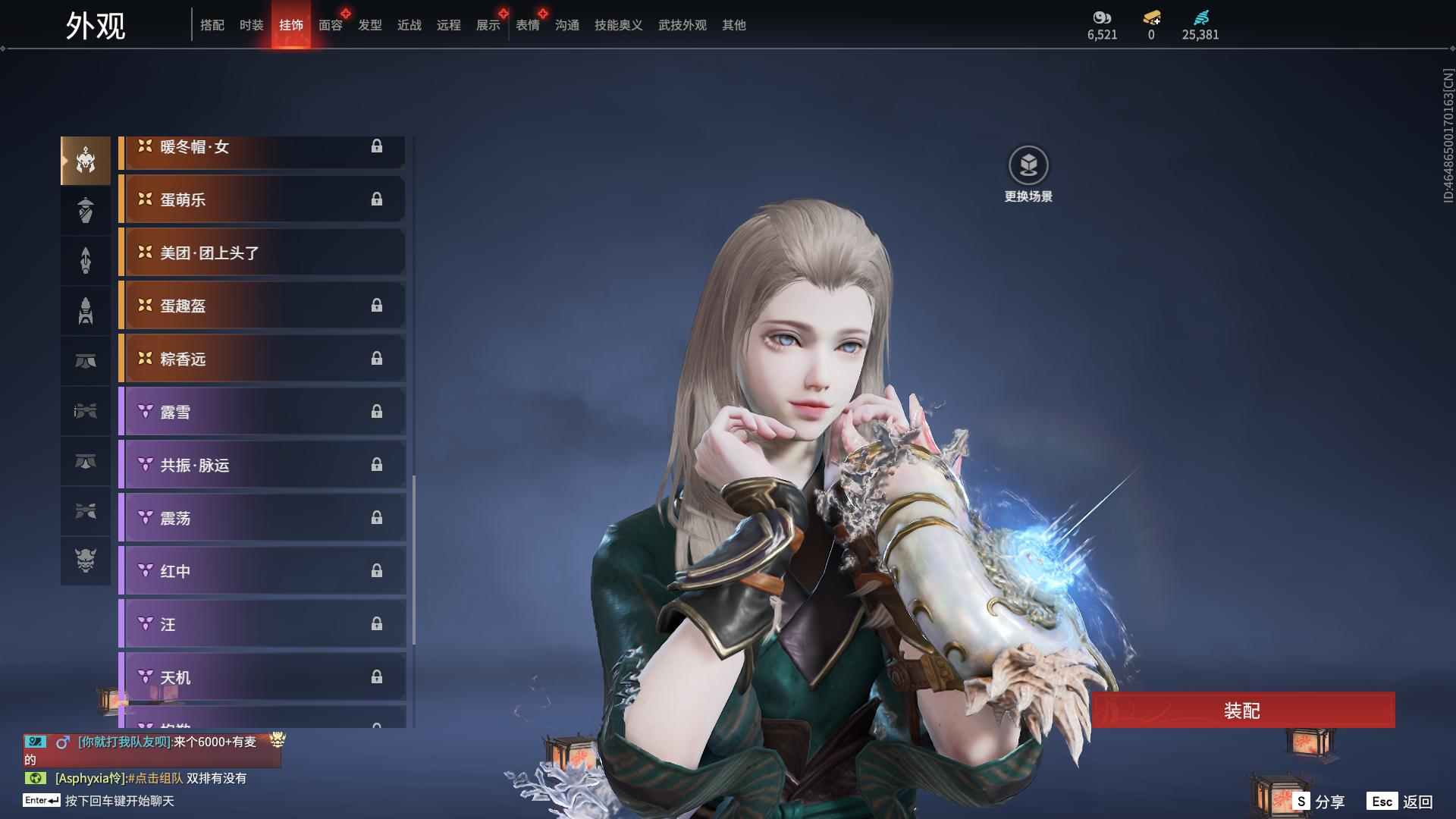Select the 美团·团上头了 accessory

pos(262,253)
